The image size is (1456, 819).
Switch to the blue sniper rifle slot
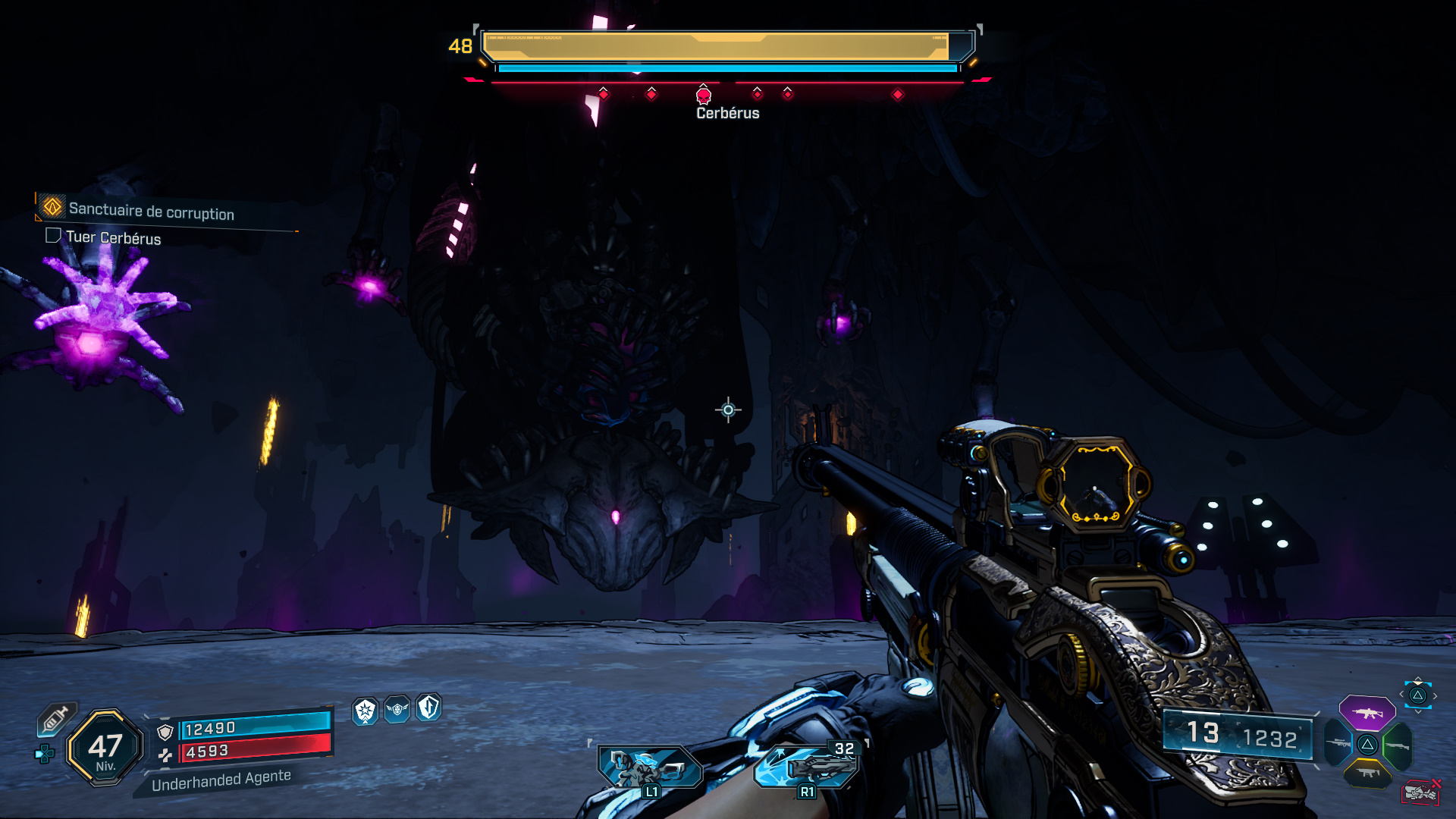tap(1339, 743)
